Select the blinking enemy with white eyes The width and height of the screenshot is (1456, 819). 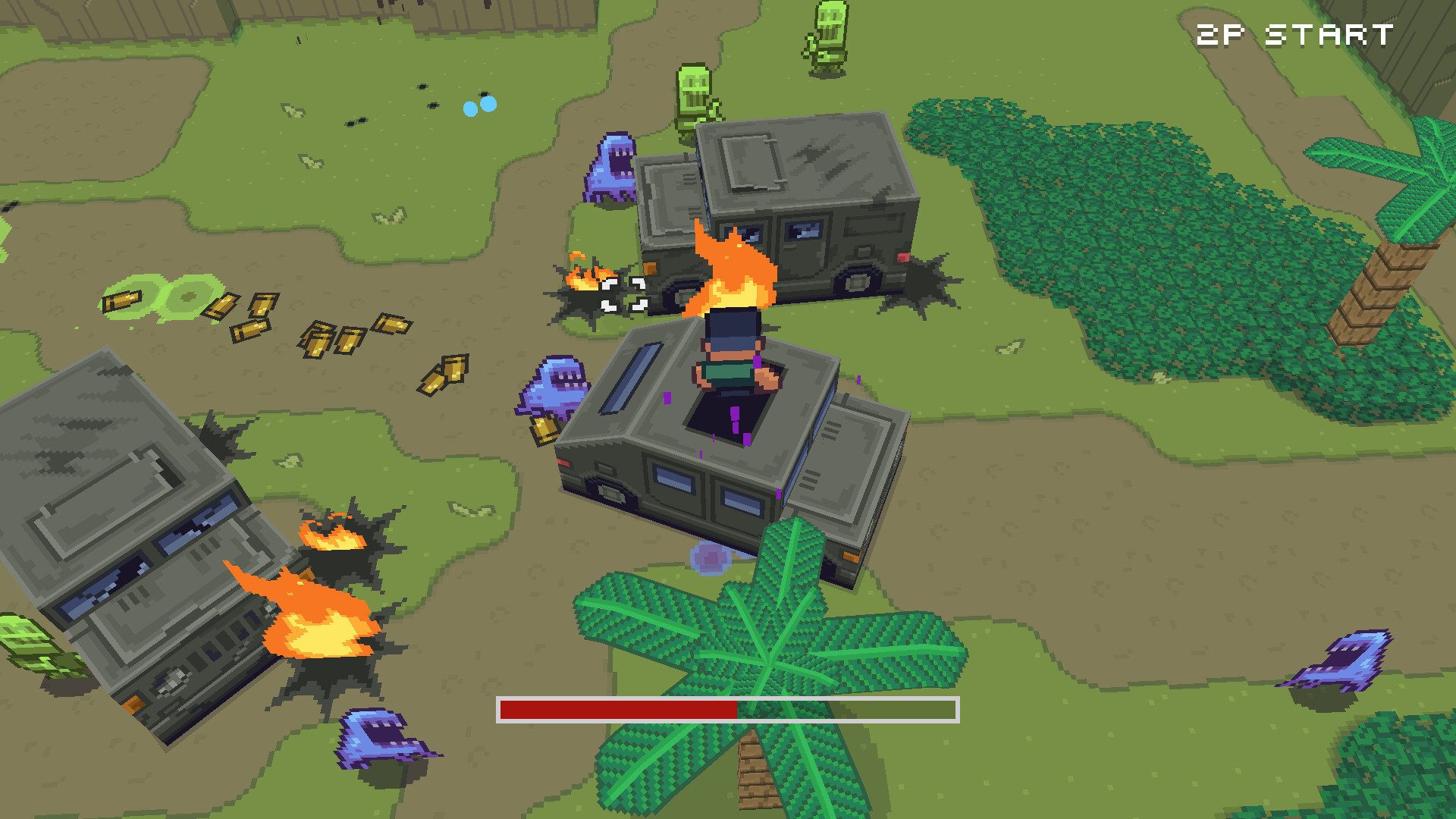[626, 296]
